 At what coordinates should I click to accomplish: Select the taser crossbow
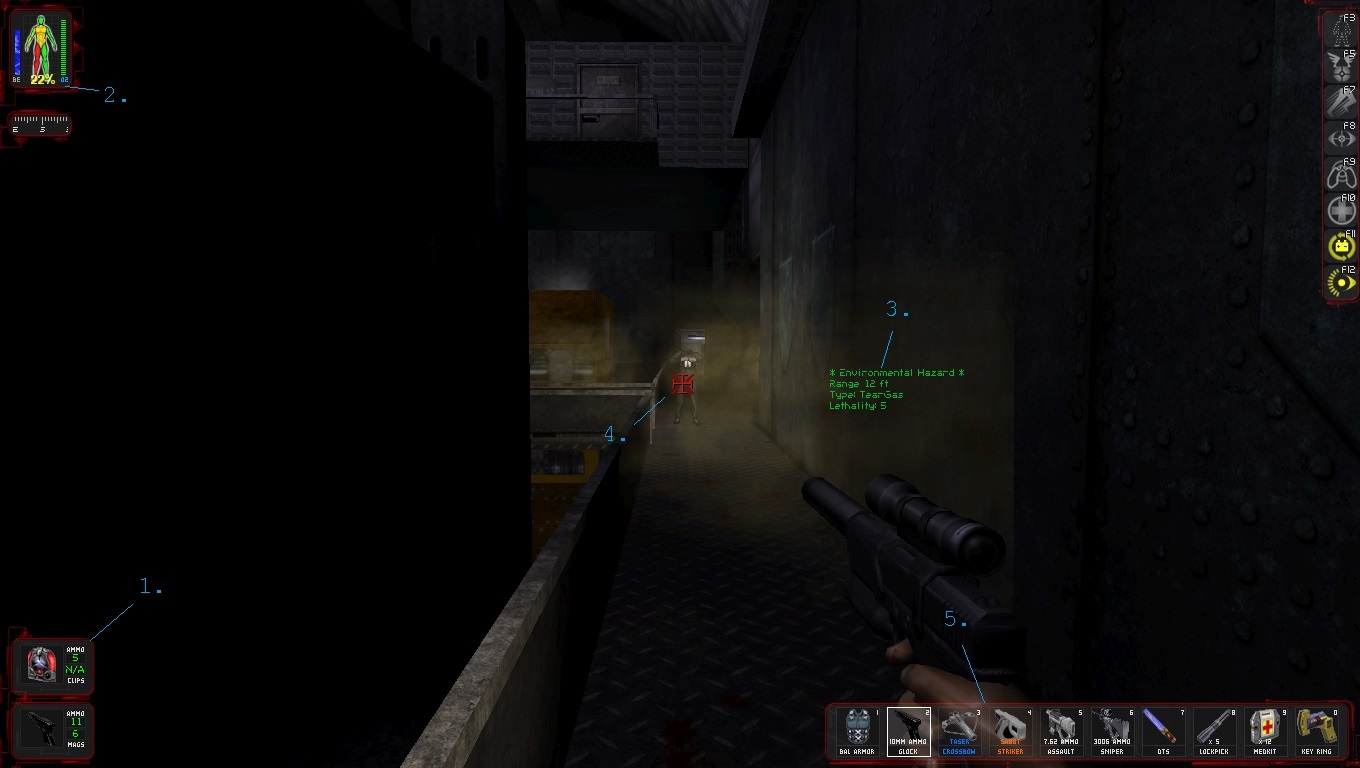pyautogui.click(x=959, y=731)
